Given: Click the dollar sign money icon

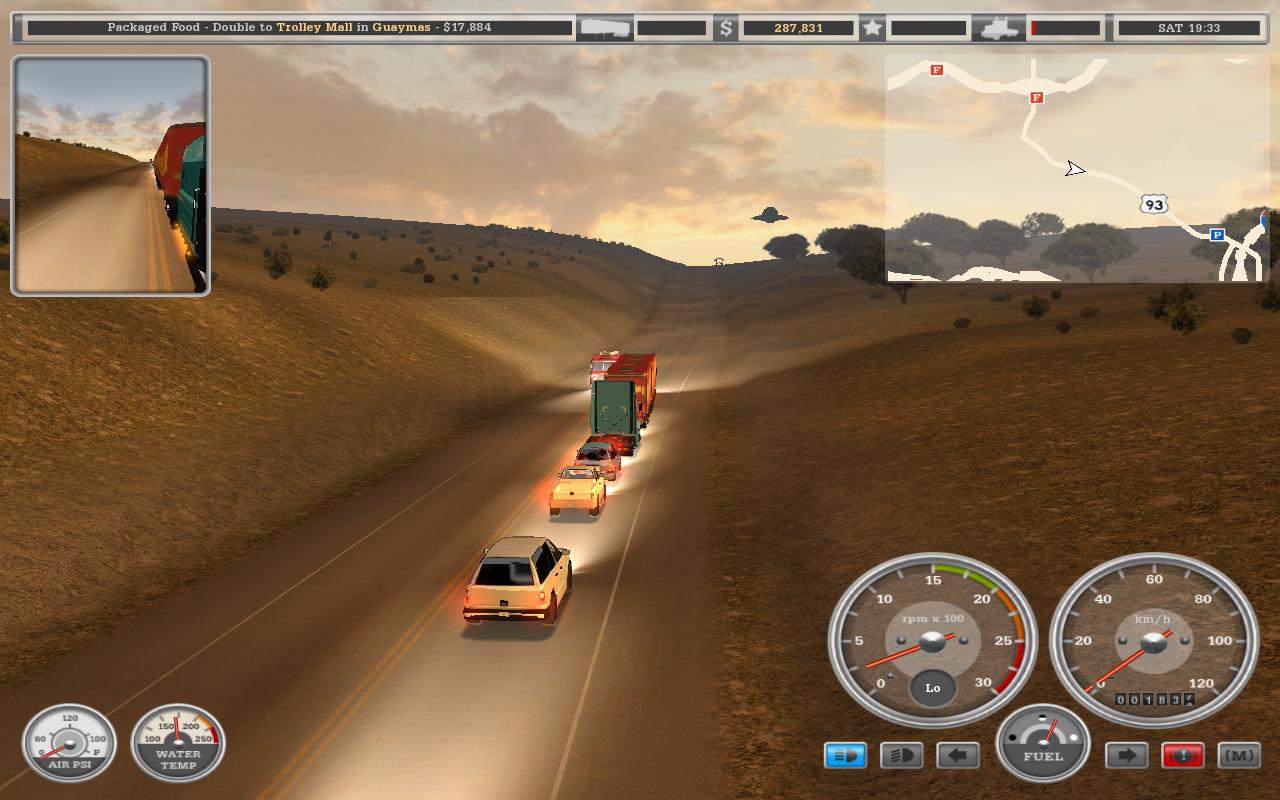Looking at the screenshot, I should 727,28.
